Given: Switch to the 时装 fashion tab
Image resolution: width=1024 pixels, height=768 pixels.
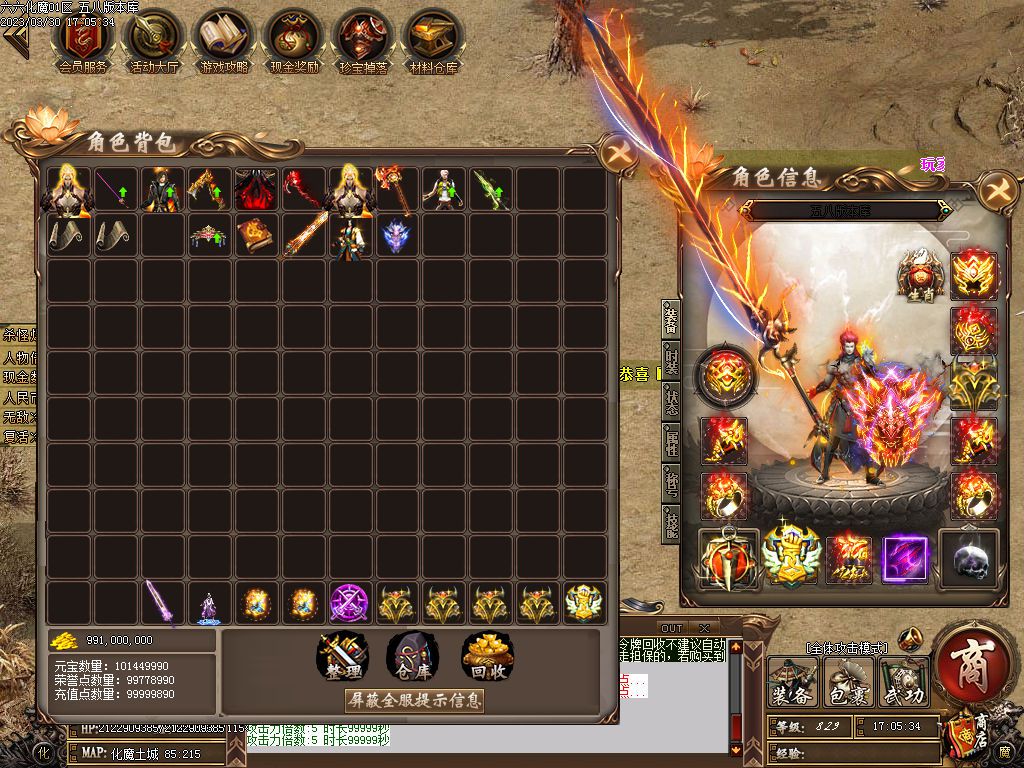Looking at the screenshot, I should tap(671, 363).
